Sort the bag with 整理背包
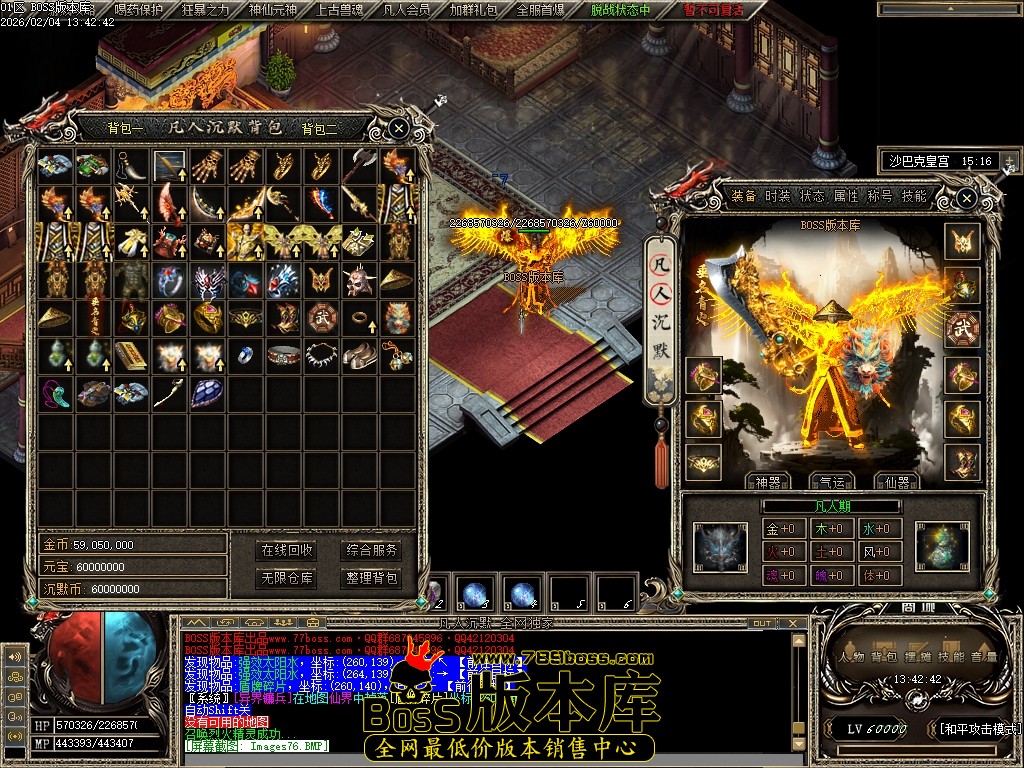Image resolution: width=1024 pixels, height=768 pixels. click(x=372, y=578)
